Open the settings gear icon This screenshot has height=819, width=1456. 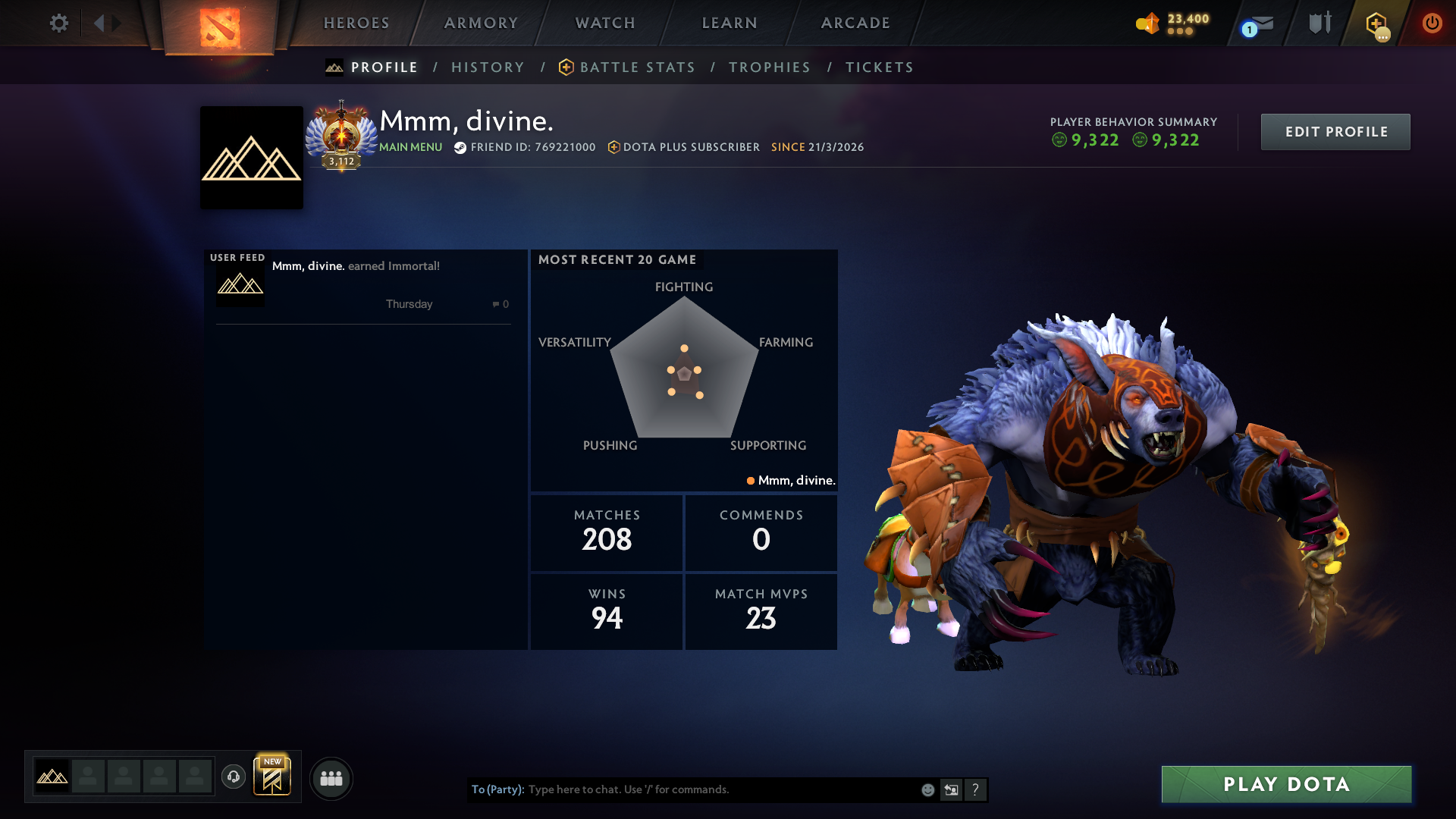click(x=59, y=23)
